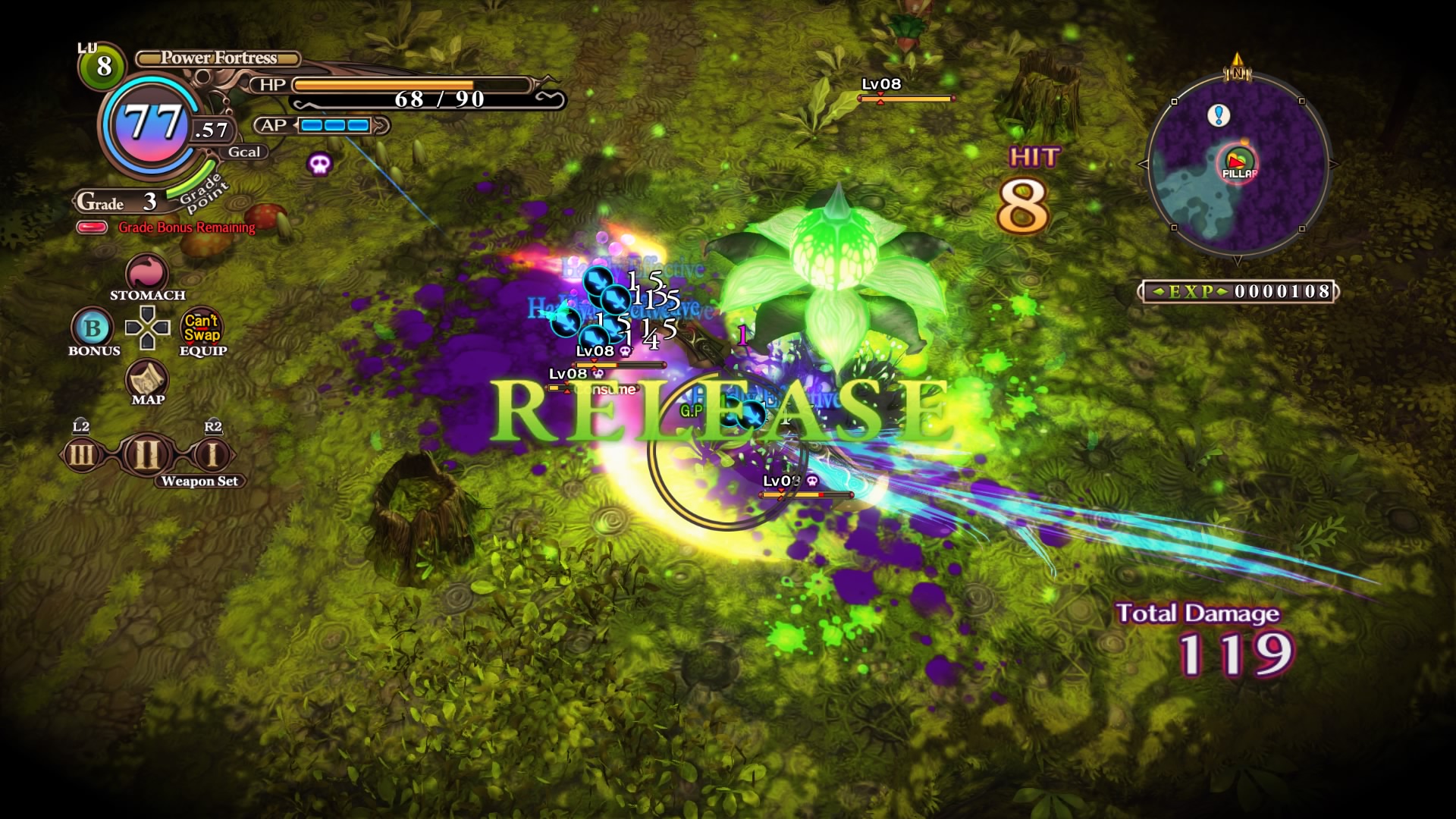This screenshot has width=1456, height=819.
Task: Choose Weapon Set II
Action: coord(147,455)
